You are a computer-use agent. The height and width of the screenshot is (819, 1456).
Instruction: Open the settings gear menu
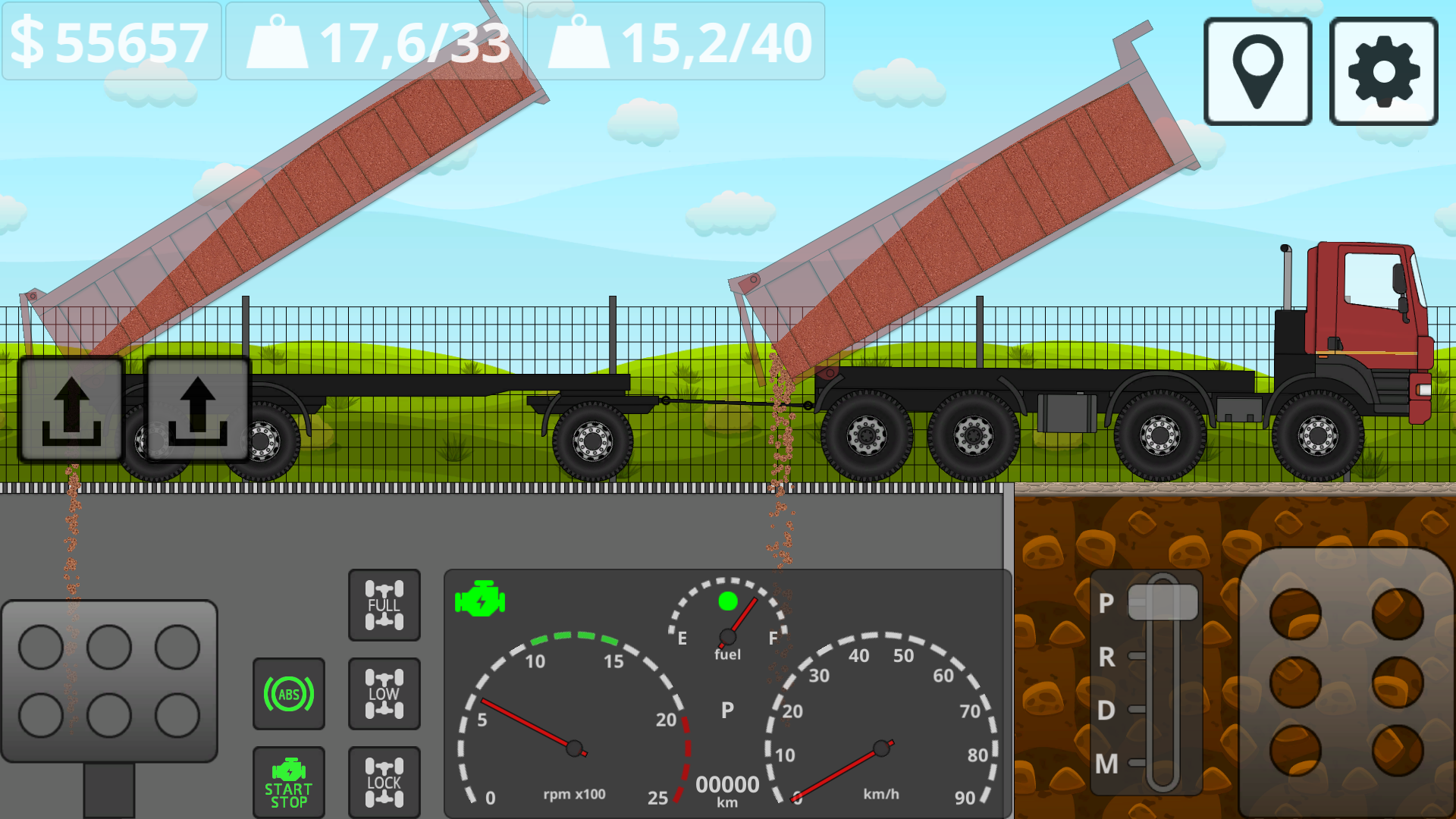[x=1382, y=71]
